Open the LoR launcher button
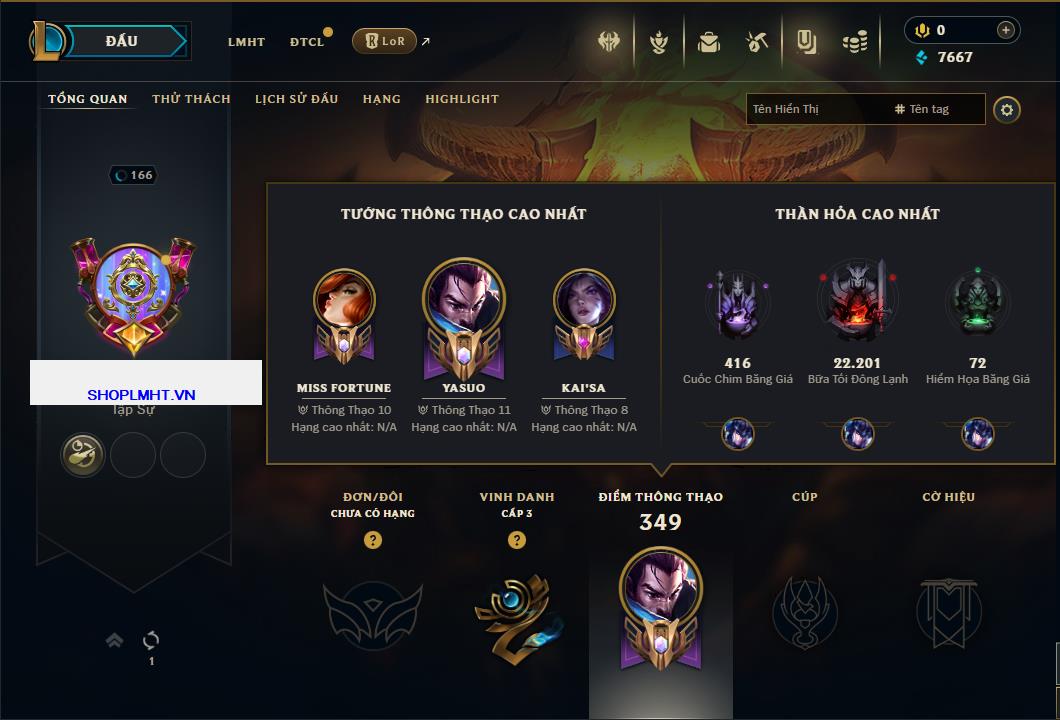Viewport: 1060px width, 720px height. [384, 41]
